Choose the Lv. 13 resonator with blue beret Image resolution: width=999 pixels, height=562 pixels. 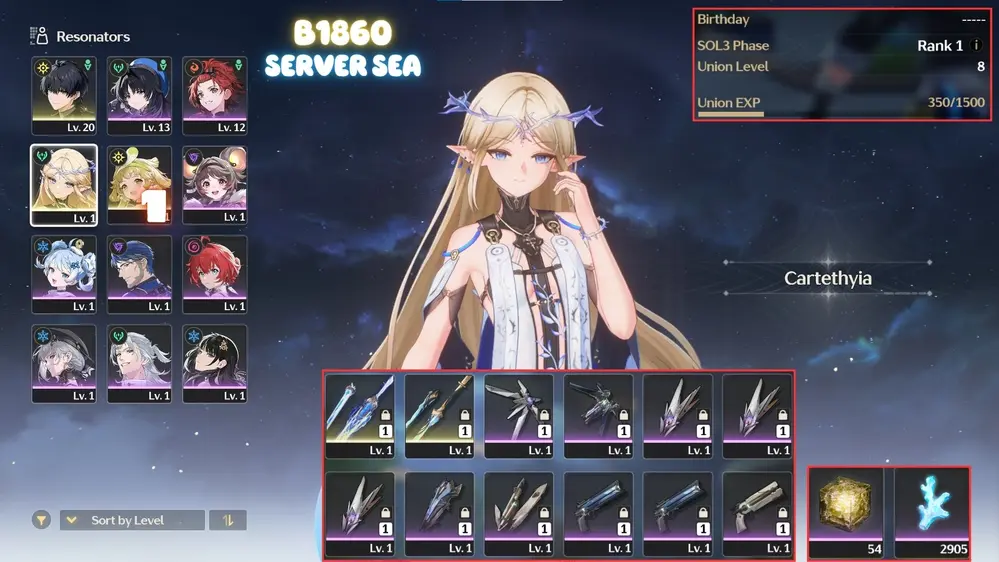139,95
